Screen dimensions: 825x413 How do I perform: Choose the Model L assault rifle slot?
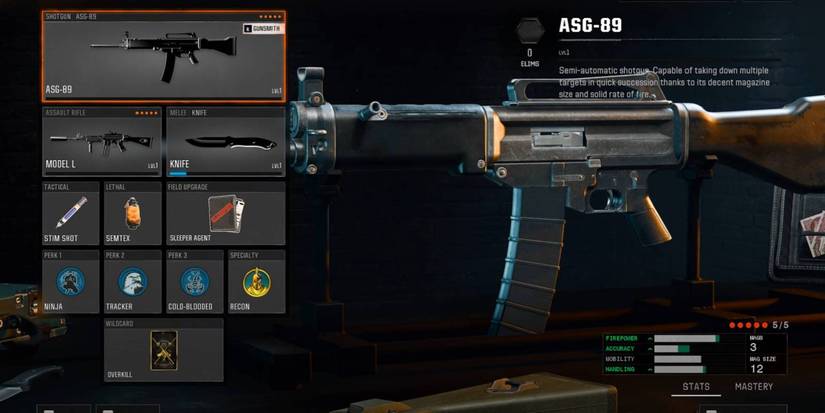(x=102, y=142)
